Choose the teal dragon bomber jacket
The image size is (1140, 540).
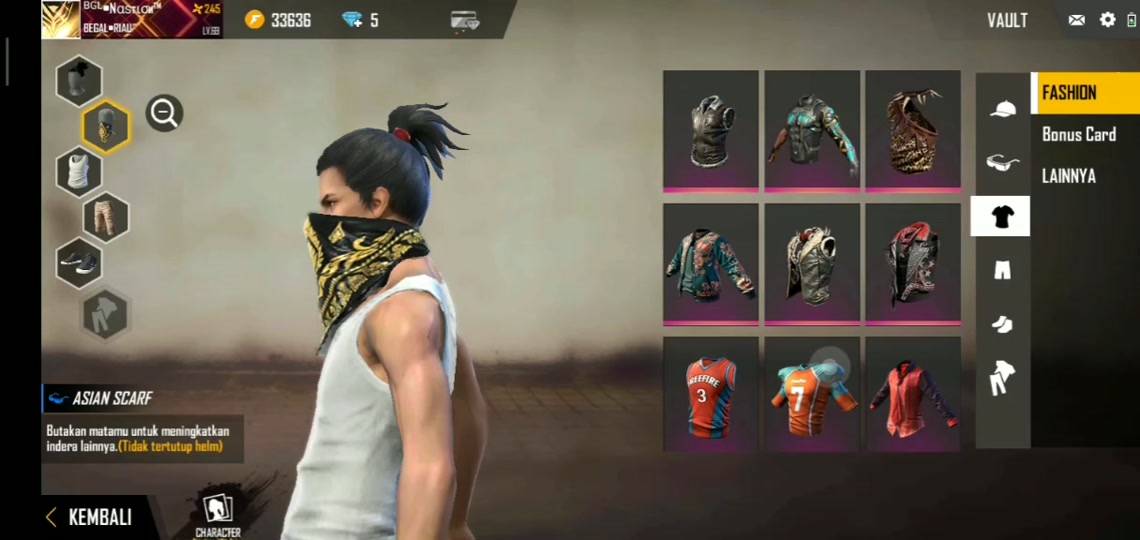tap(710, 264)
